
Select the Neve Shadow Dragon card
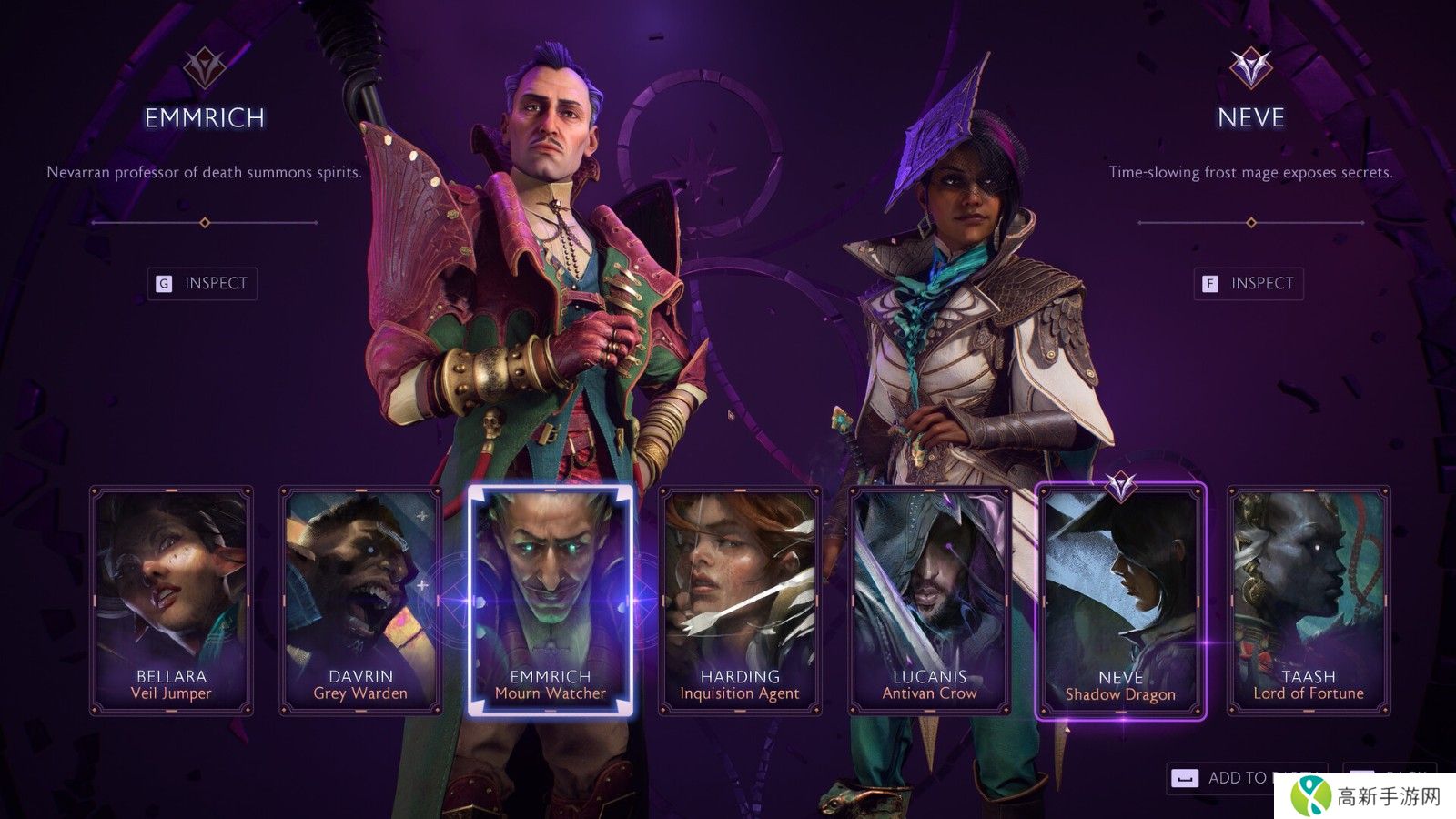(1120, 602)
